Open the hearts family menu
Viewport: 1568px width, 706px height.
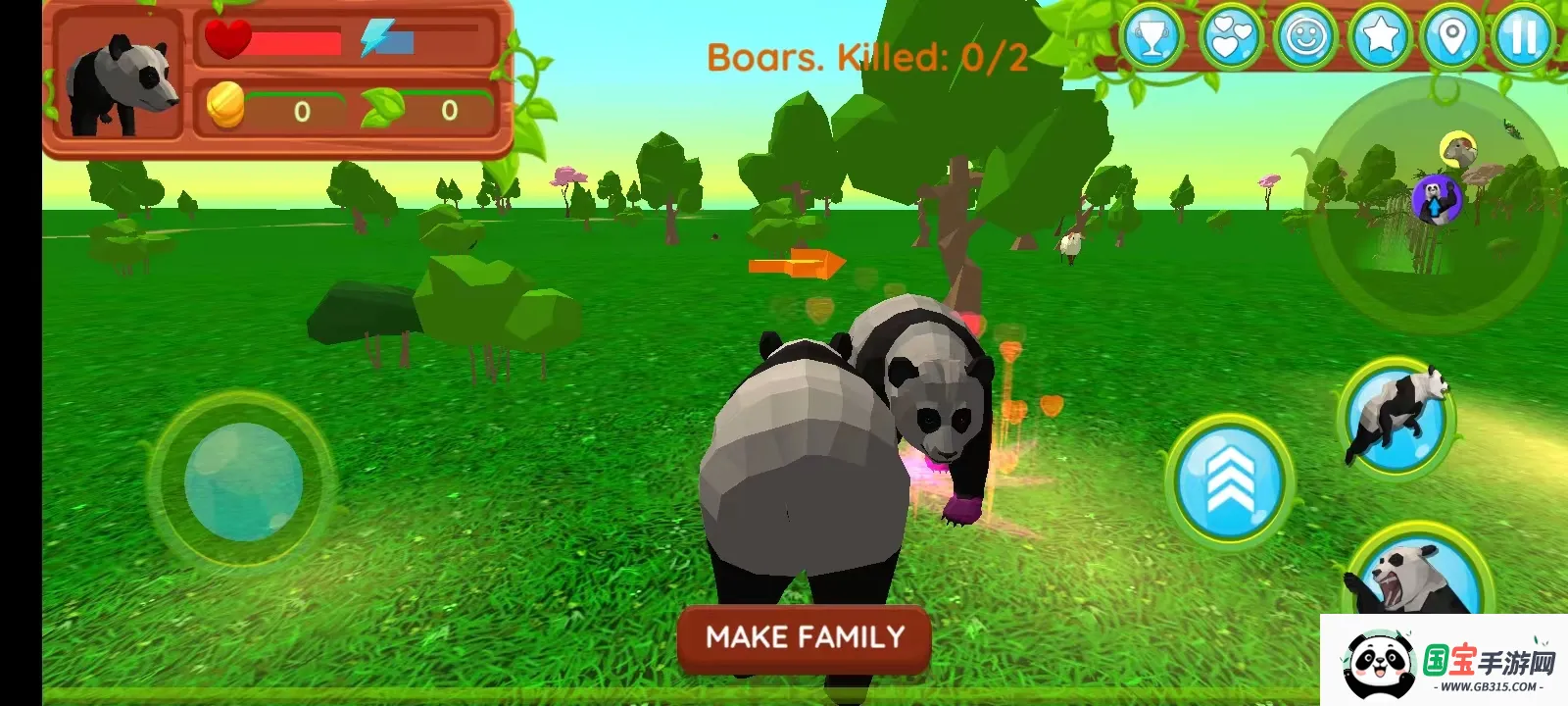(1230, 39)
